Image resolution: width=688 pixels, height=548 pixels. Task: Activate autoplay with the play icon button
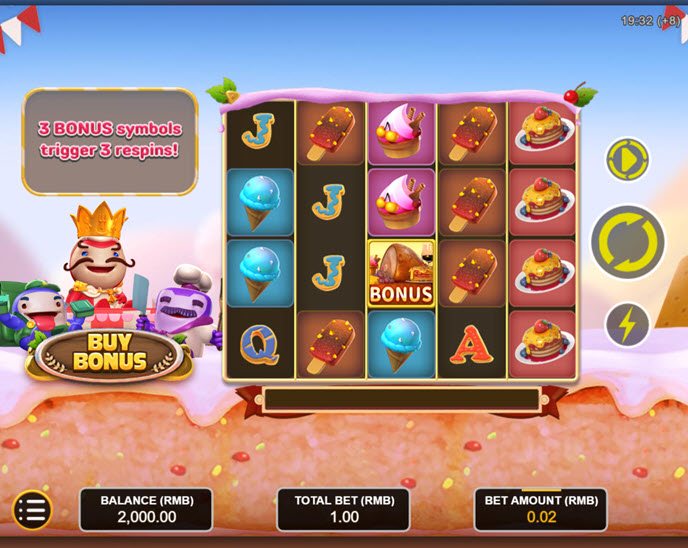tap(628, 160)
